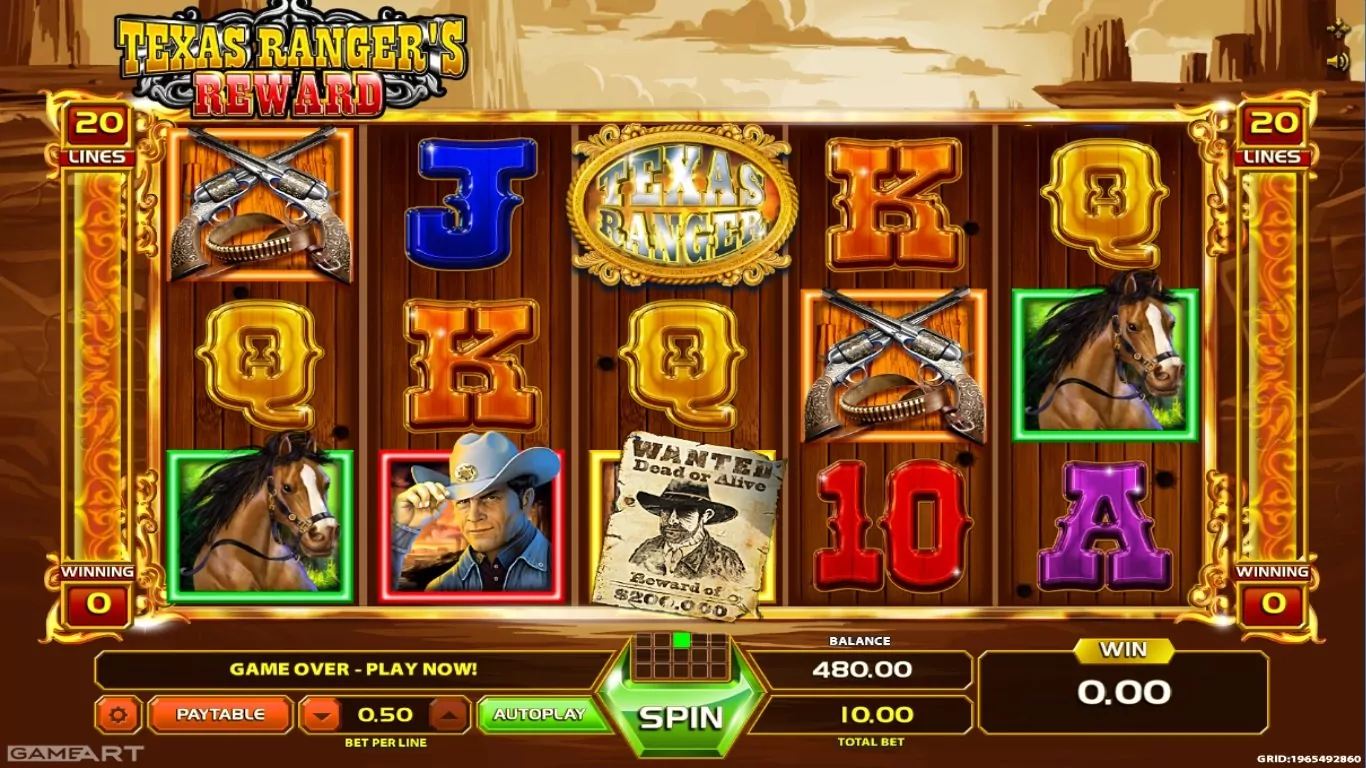This screenshot has height=768, width=1366.
Task: Click the right 20 Lines indicator
Action: click(x=1272, y=135)
